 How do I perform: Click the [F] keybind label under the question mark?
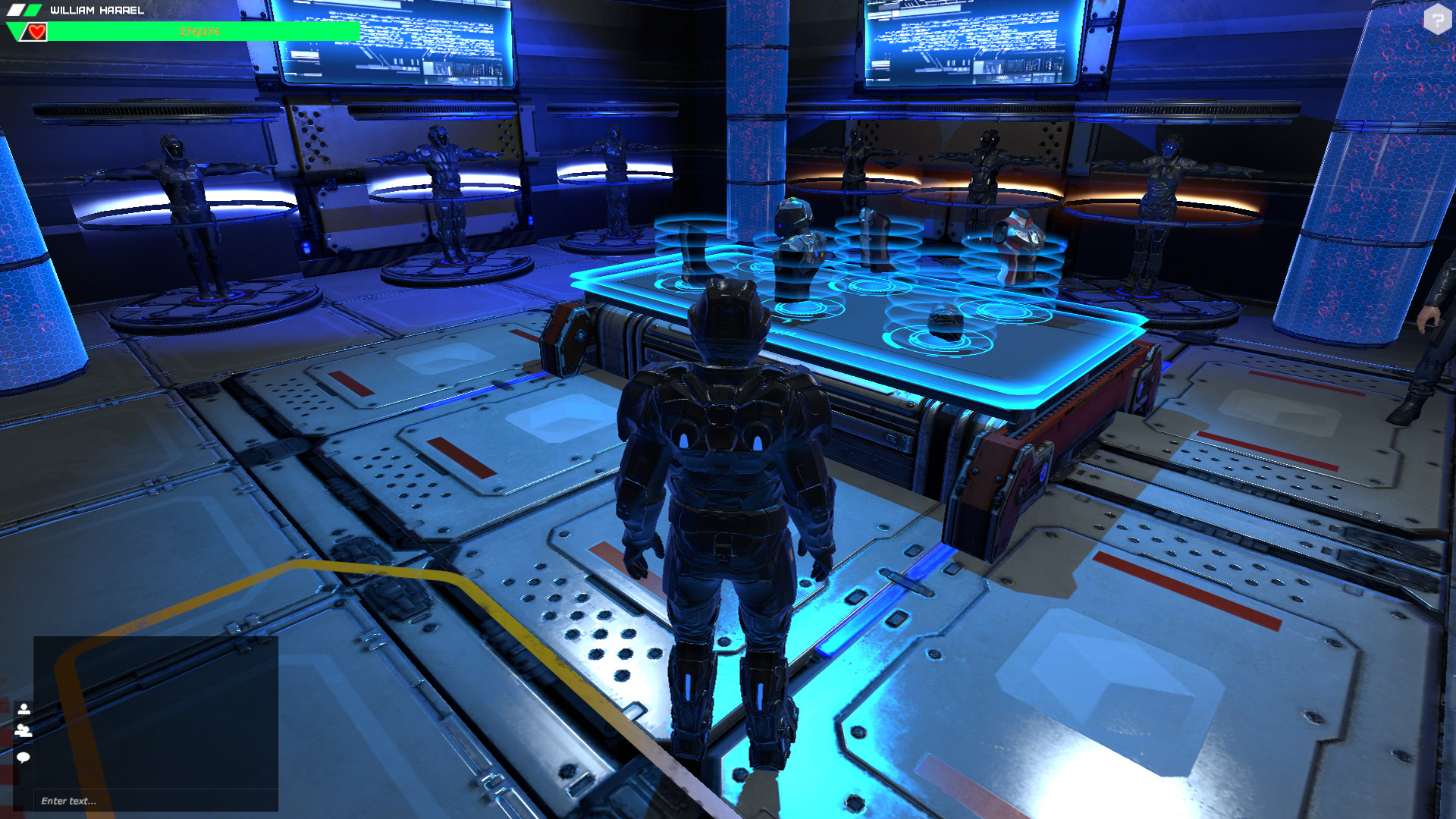1438,41
